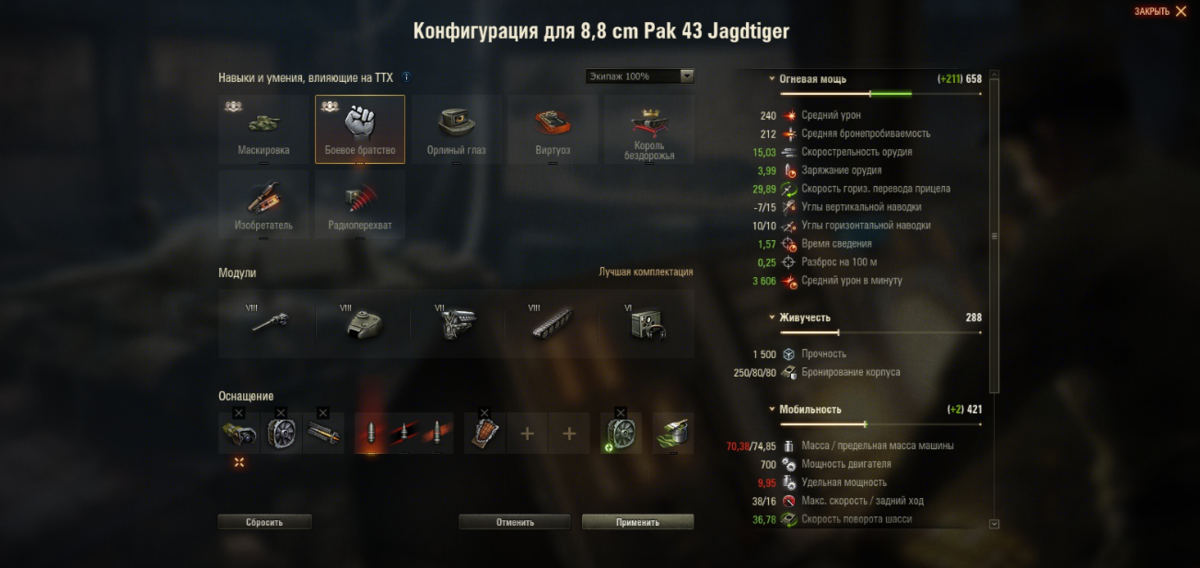Select the Маскировка skill

tap(264, 128)
